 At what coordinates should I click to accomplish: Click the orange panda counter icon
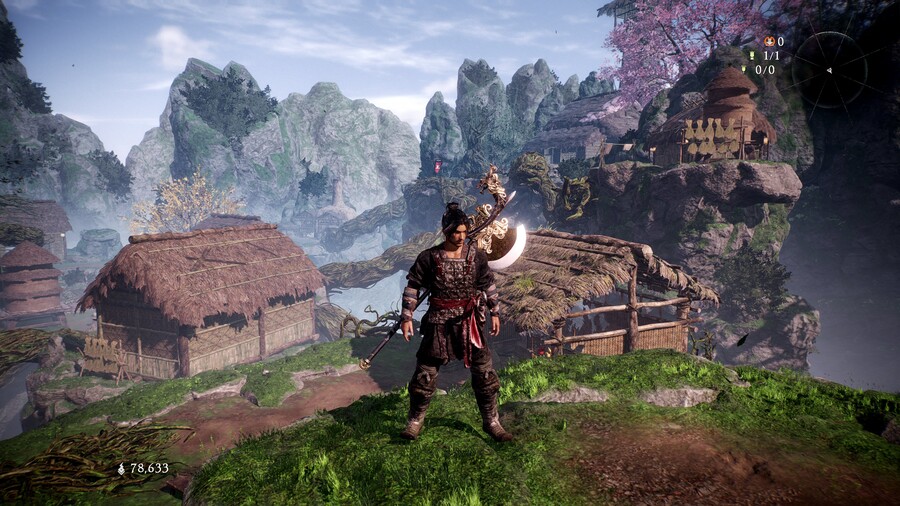click(x=767, y=41)
